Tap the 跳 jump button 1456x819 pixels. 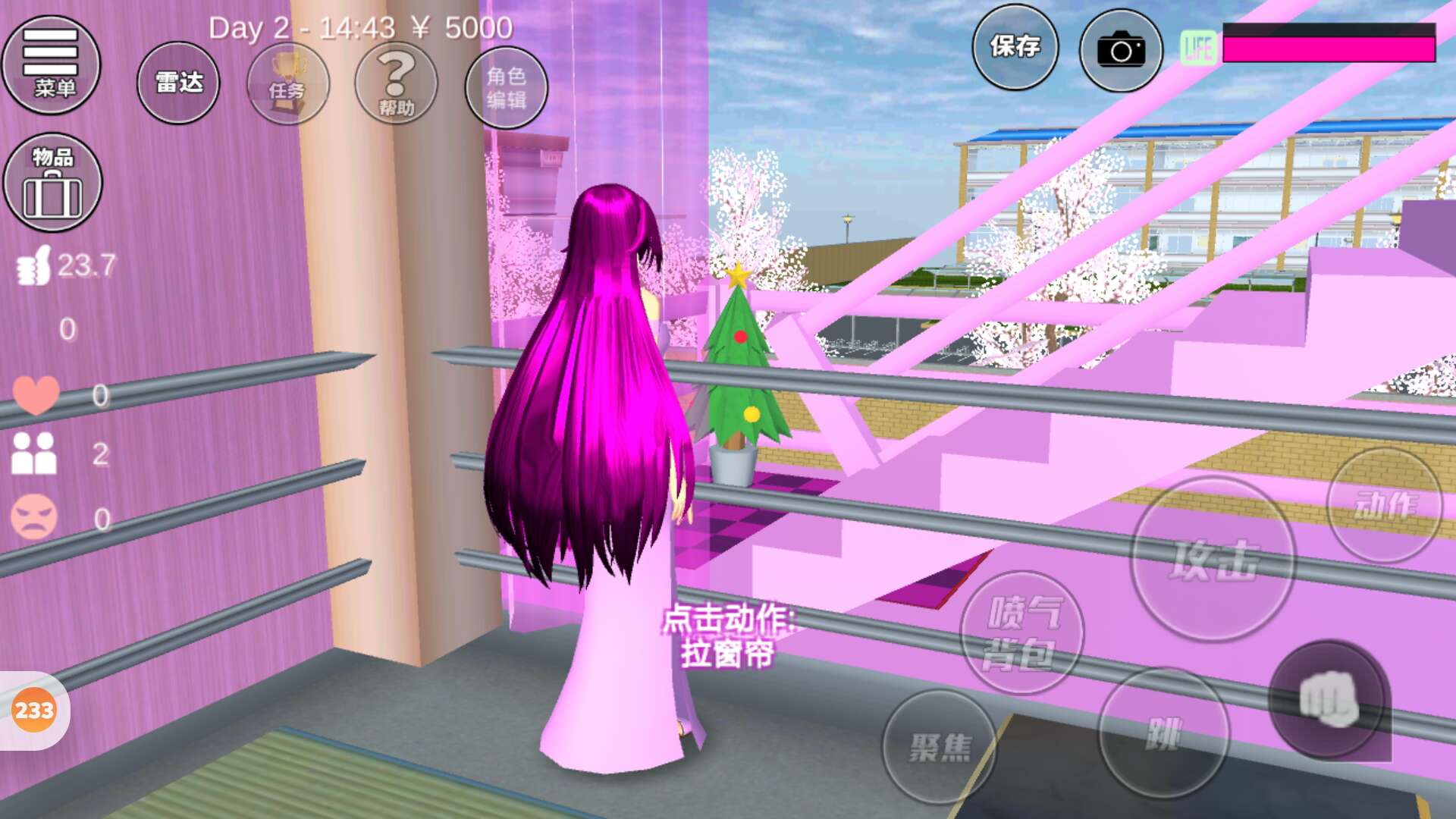[x=1163, y=733]
